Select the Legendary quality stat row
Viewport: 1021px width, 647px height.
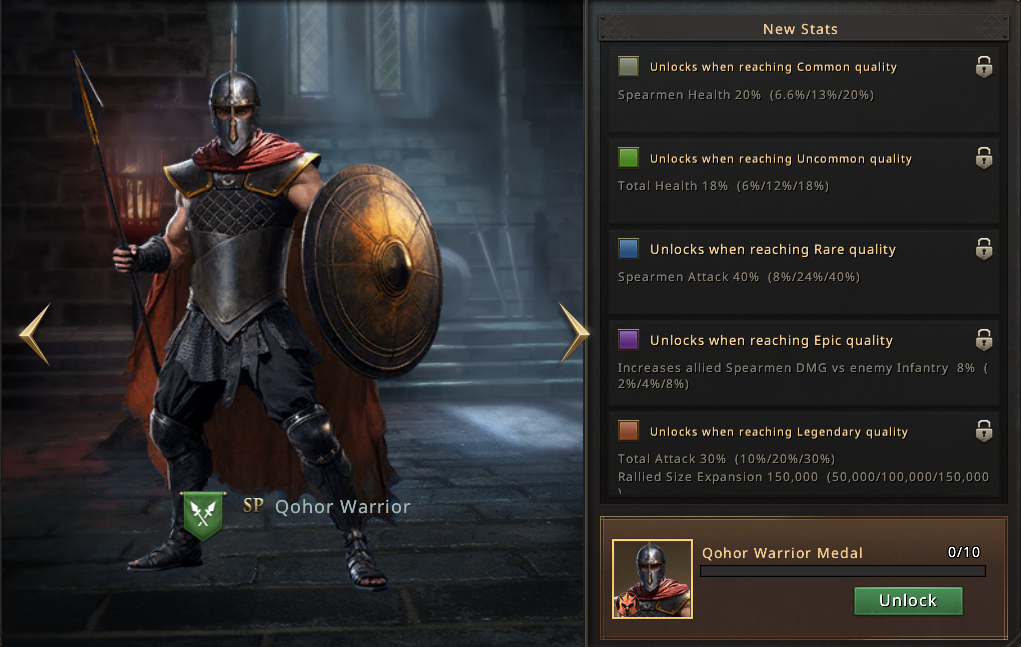click(804, 454)
